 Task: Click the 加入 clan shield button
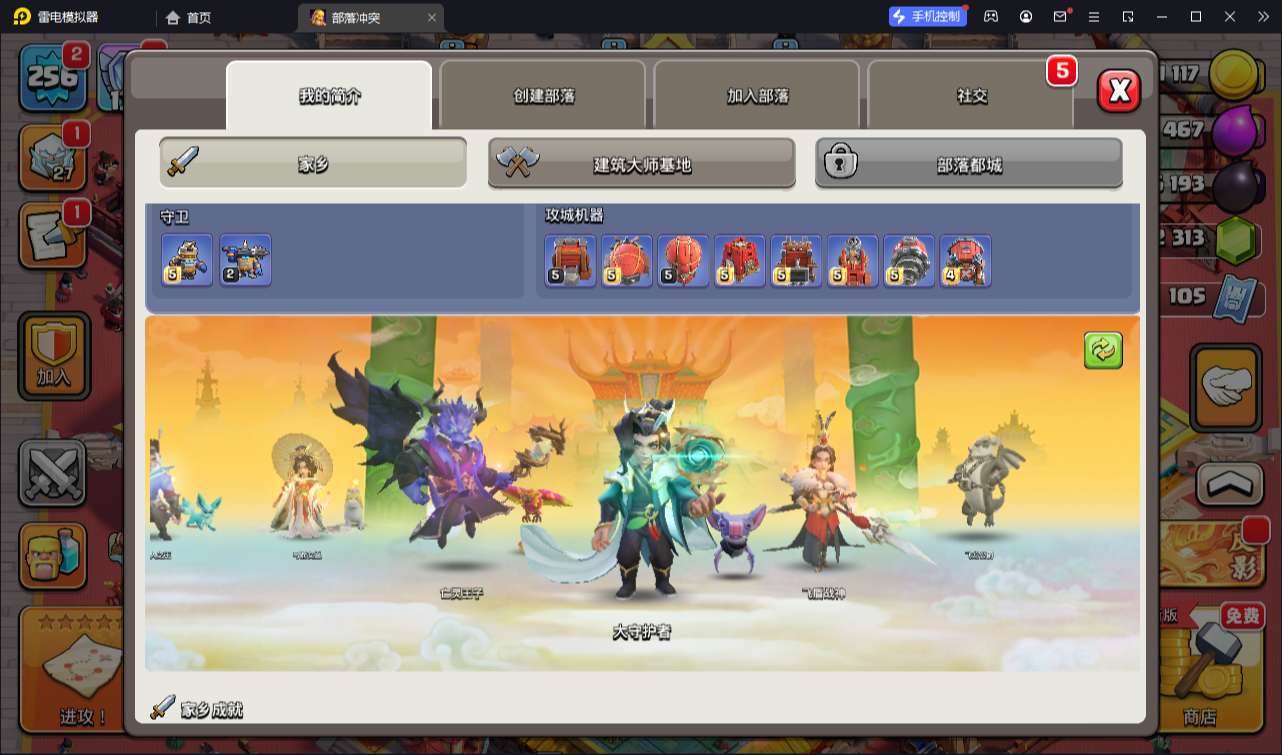point(52,355)
